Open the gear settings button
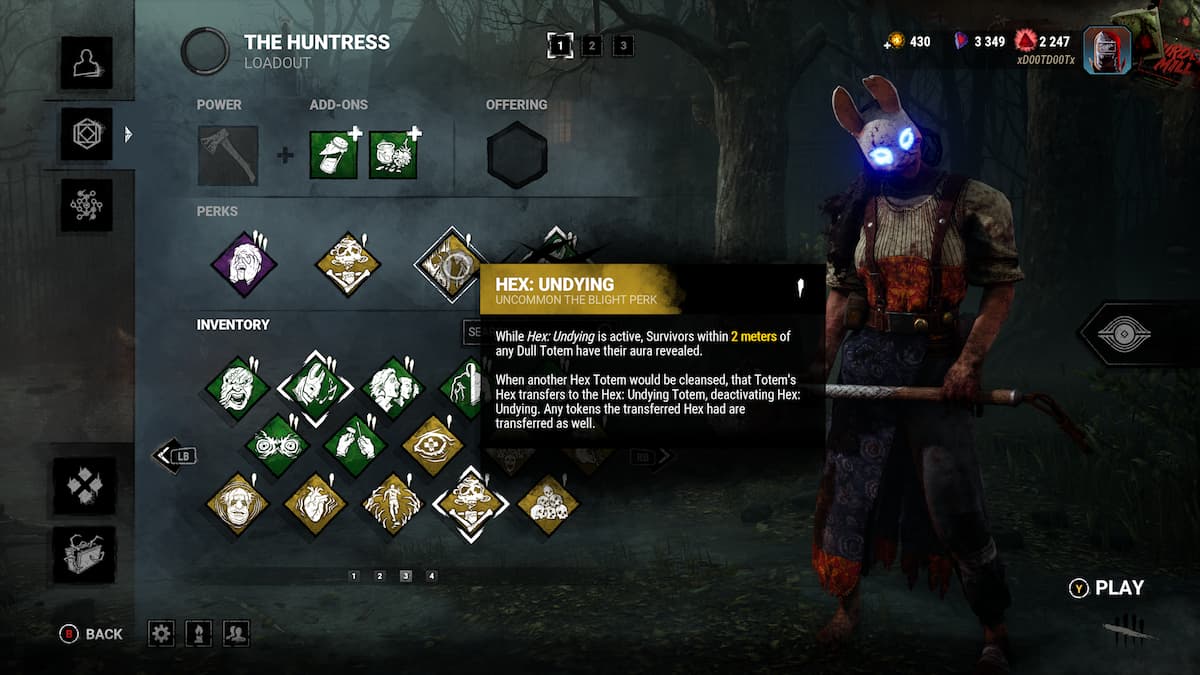Image resolution: width=1200 pixels, height=675 pixels. click(161, 633)
